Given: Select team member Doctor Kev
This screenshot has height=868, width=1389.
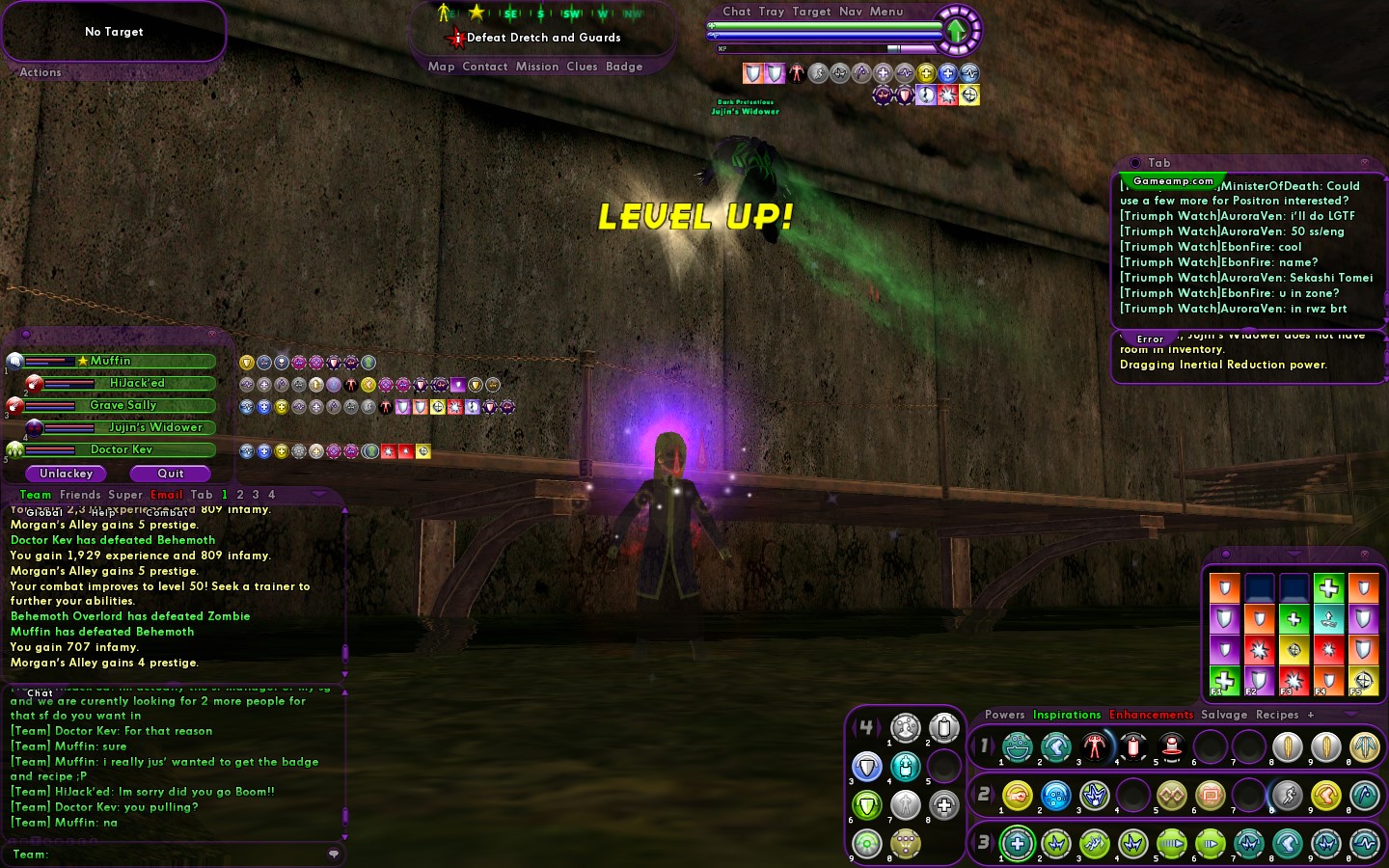Looking at the screenshot, I should (122, 449).
